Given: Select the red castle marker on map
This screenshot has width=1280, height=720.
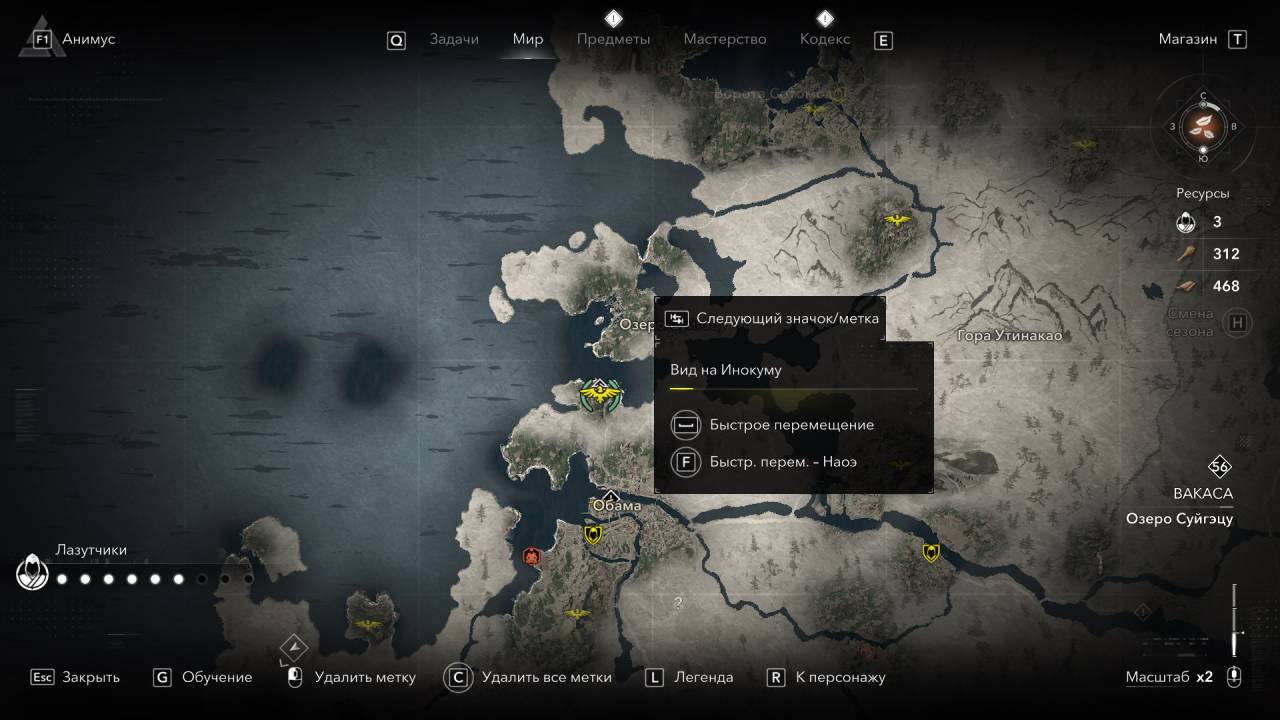Looking at the screenshot, I should point(532,556).
